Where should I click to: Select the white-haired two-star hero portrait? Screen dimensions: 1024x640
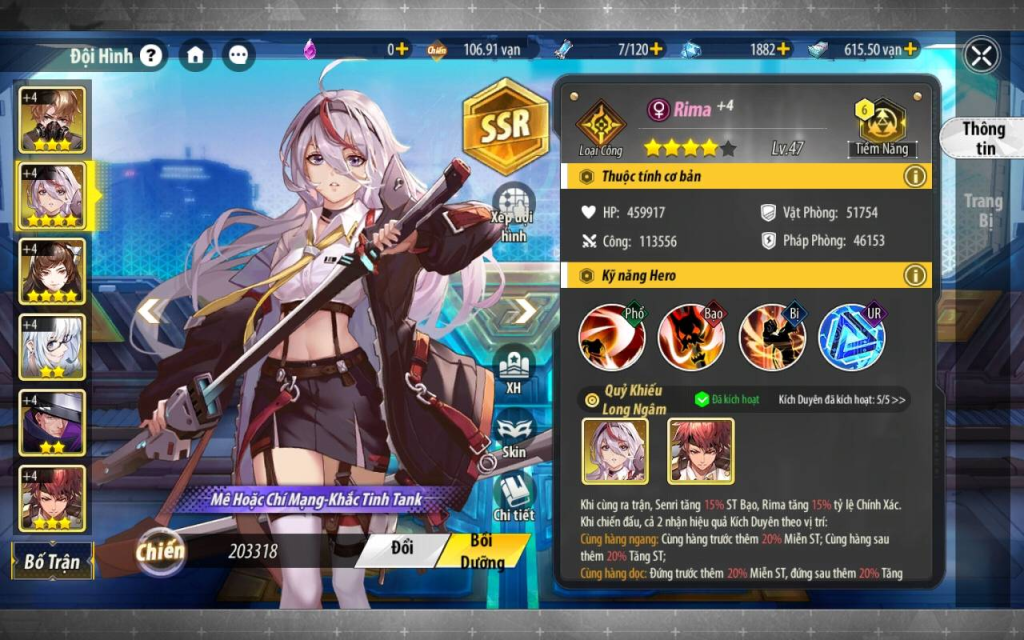(x=52, y=347)
